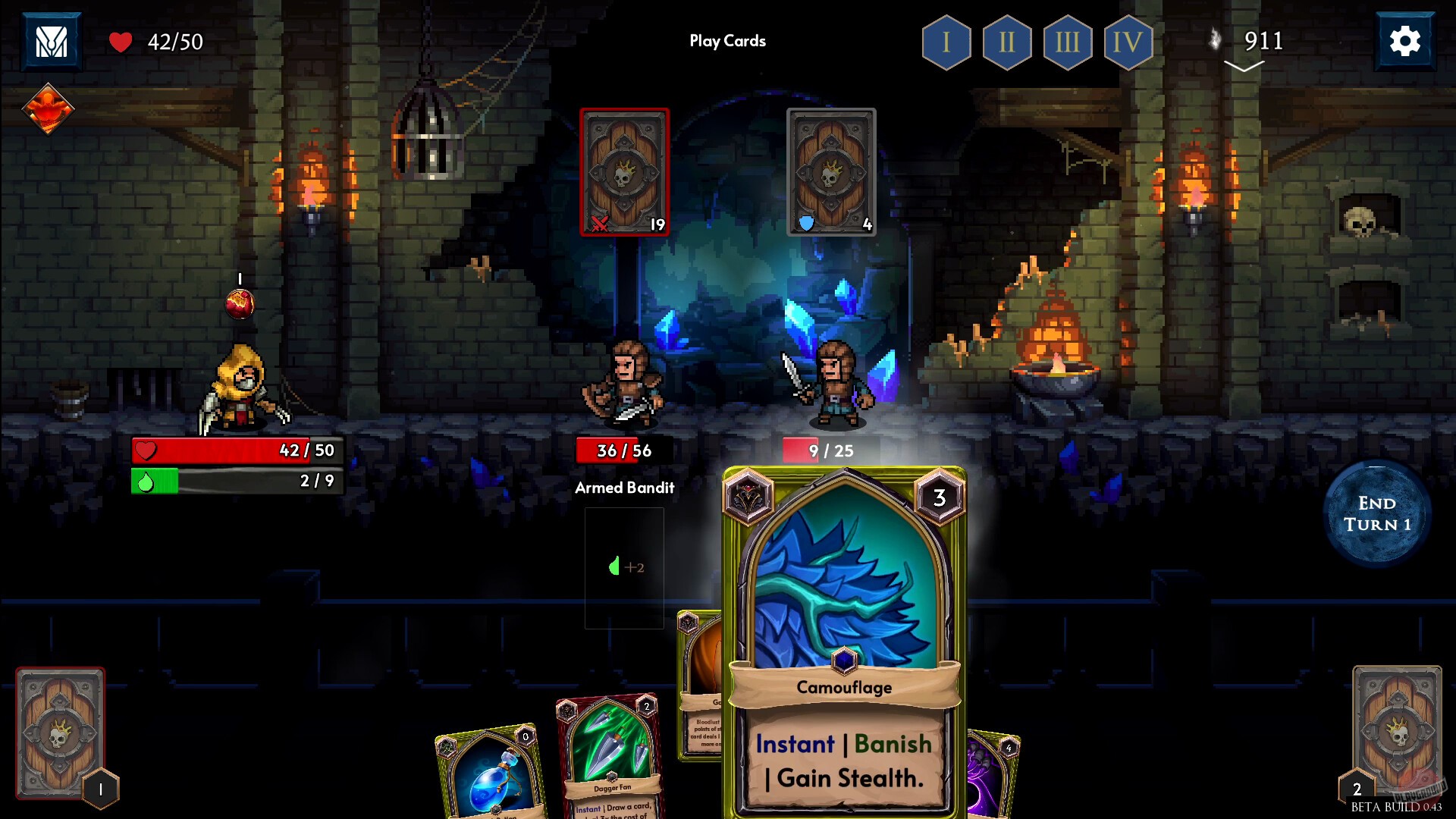Open the game logo emblem top-left
Screen dimensions: 1456x819
click(x=50, y=39)
